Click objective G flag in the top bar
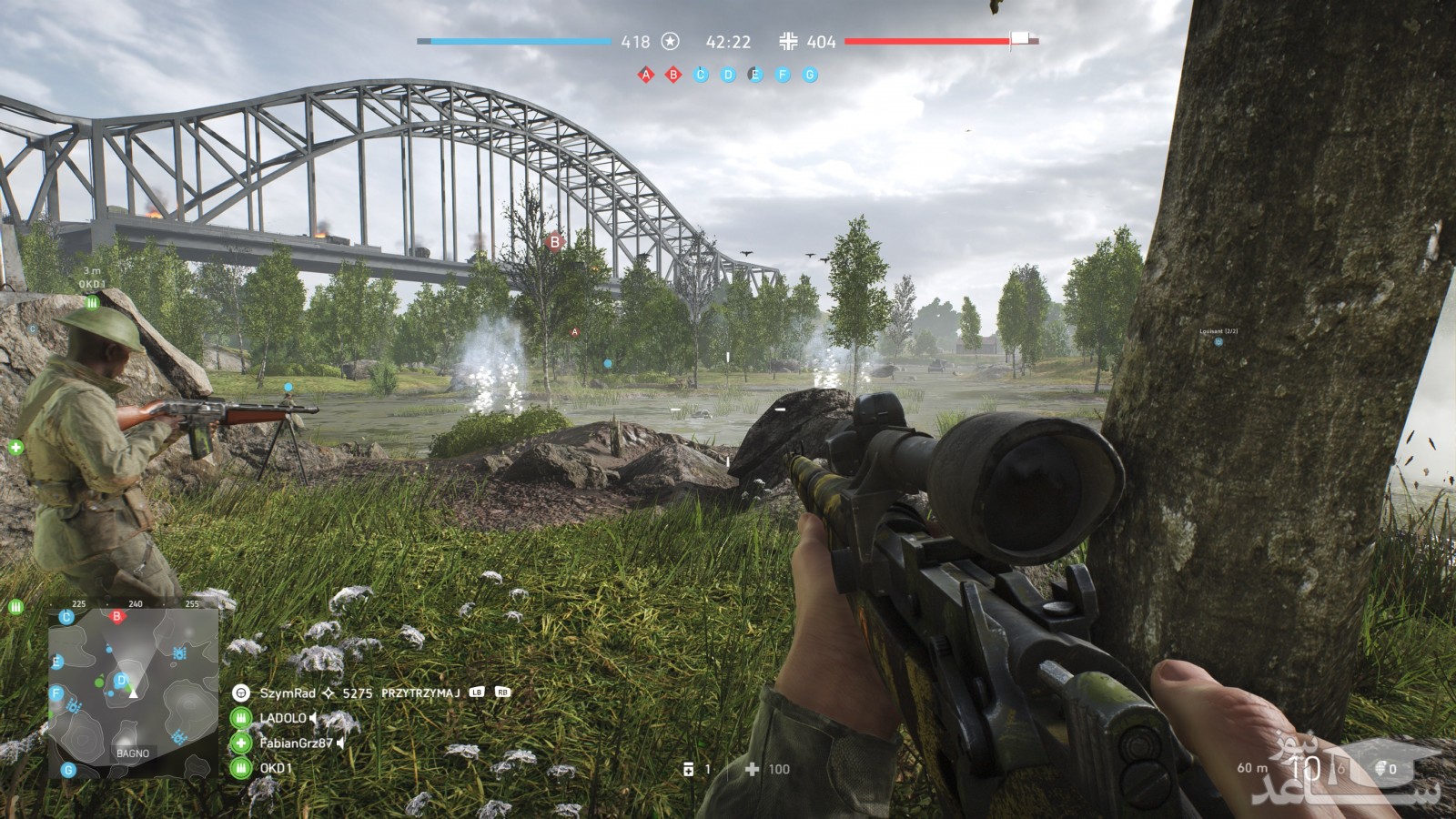 pos(810,76)
